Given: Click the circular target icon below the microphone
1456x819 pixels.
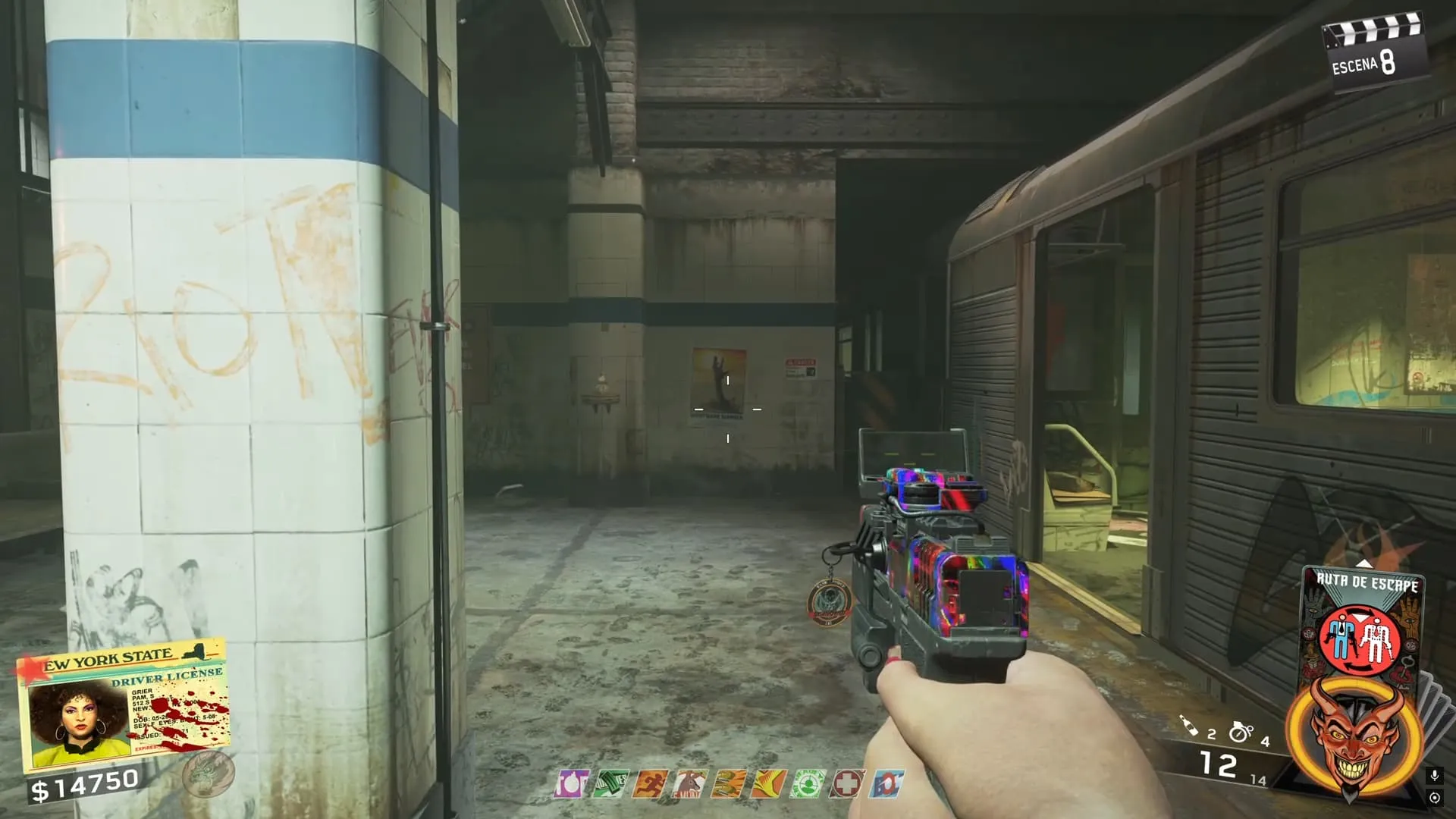Looking at the screenshot, I should coord(1434,798).
